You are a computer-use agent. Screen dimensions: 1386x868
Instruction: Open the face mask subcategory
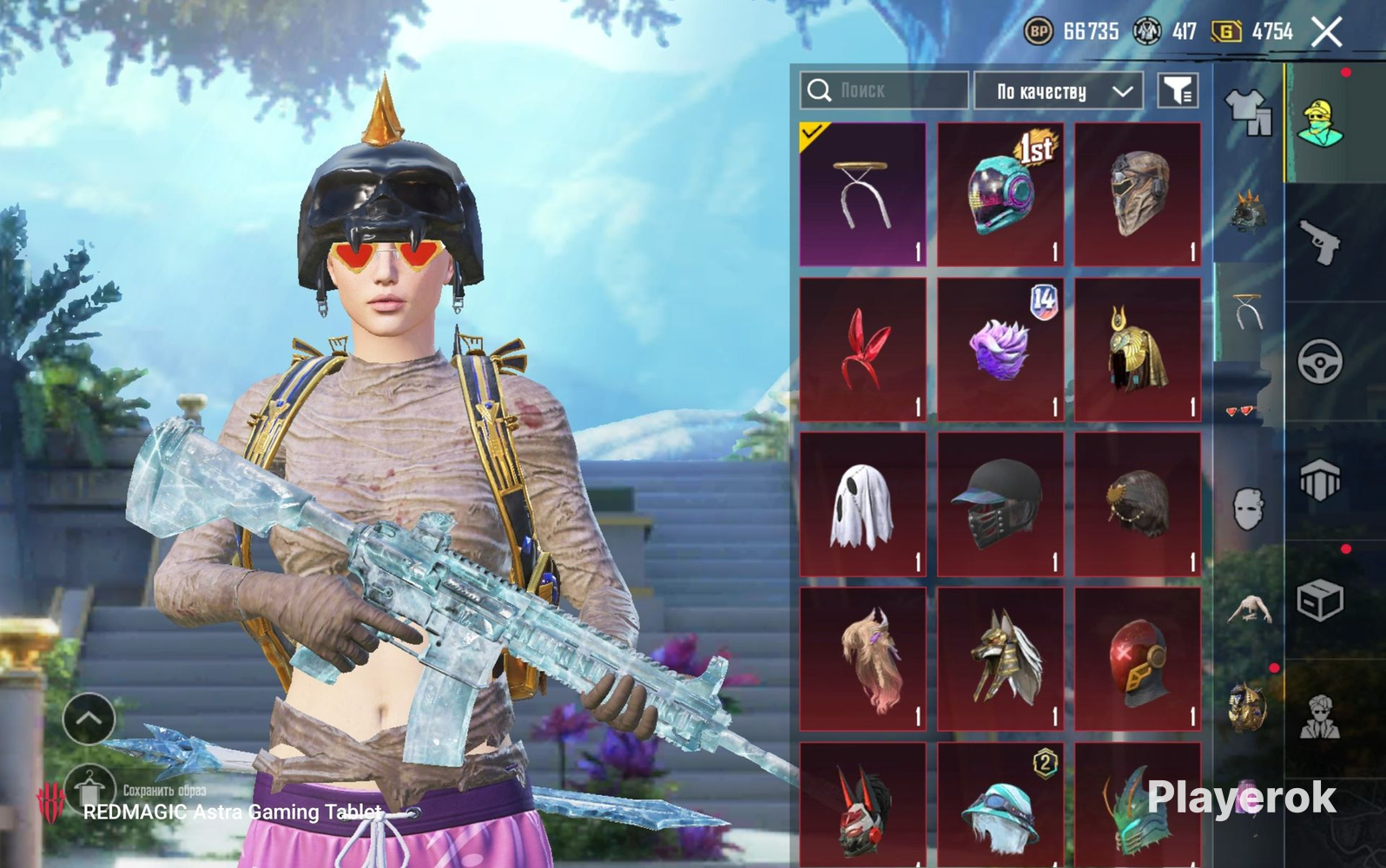[x=1247, y=509]
